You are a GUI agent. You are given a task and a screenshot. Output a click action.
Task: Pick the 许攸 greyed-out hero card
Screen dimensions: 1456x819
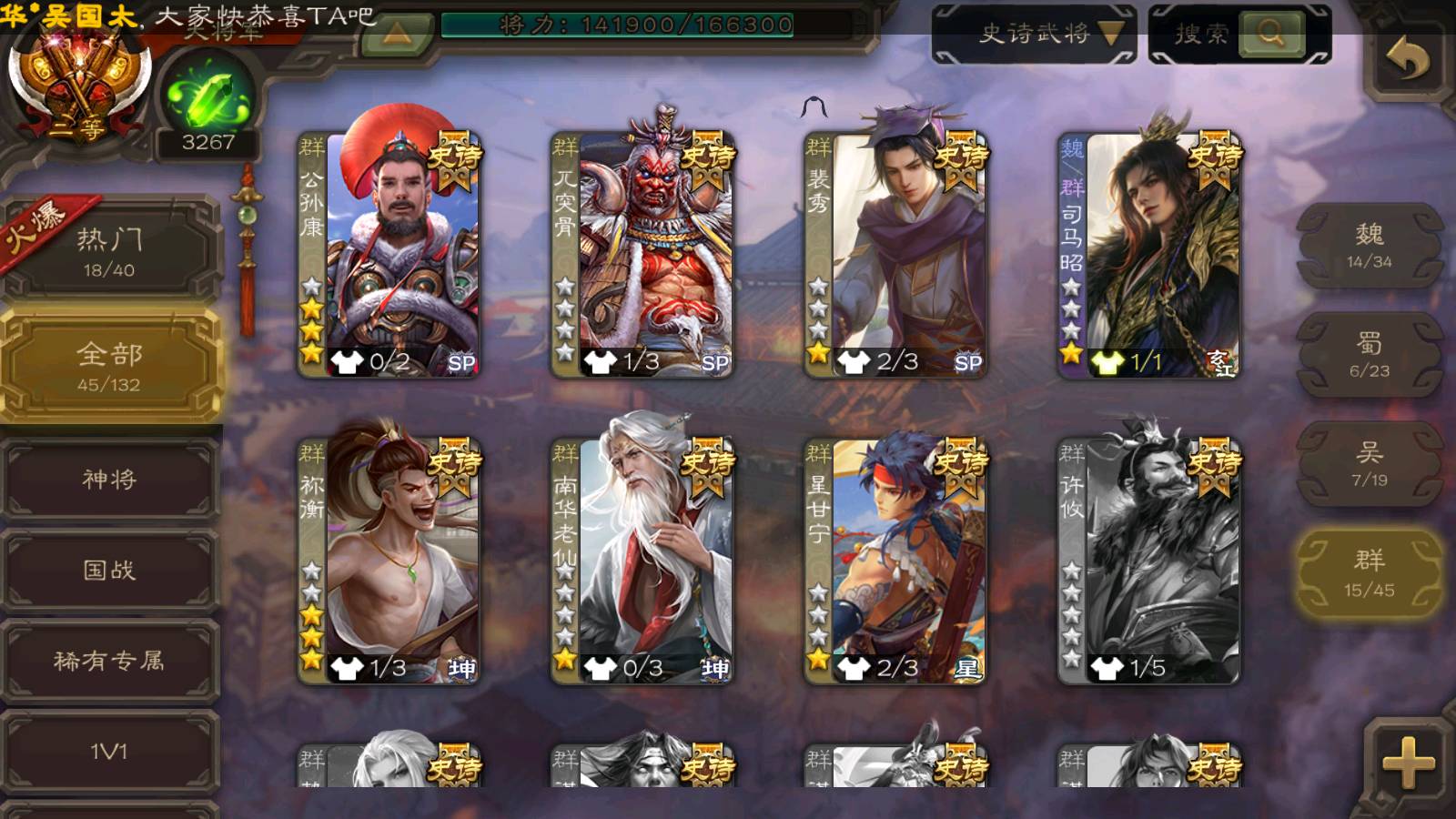(x=1149, y=560)
